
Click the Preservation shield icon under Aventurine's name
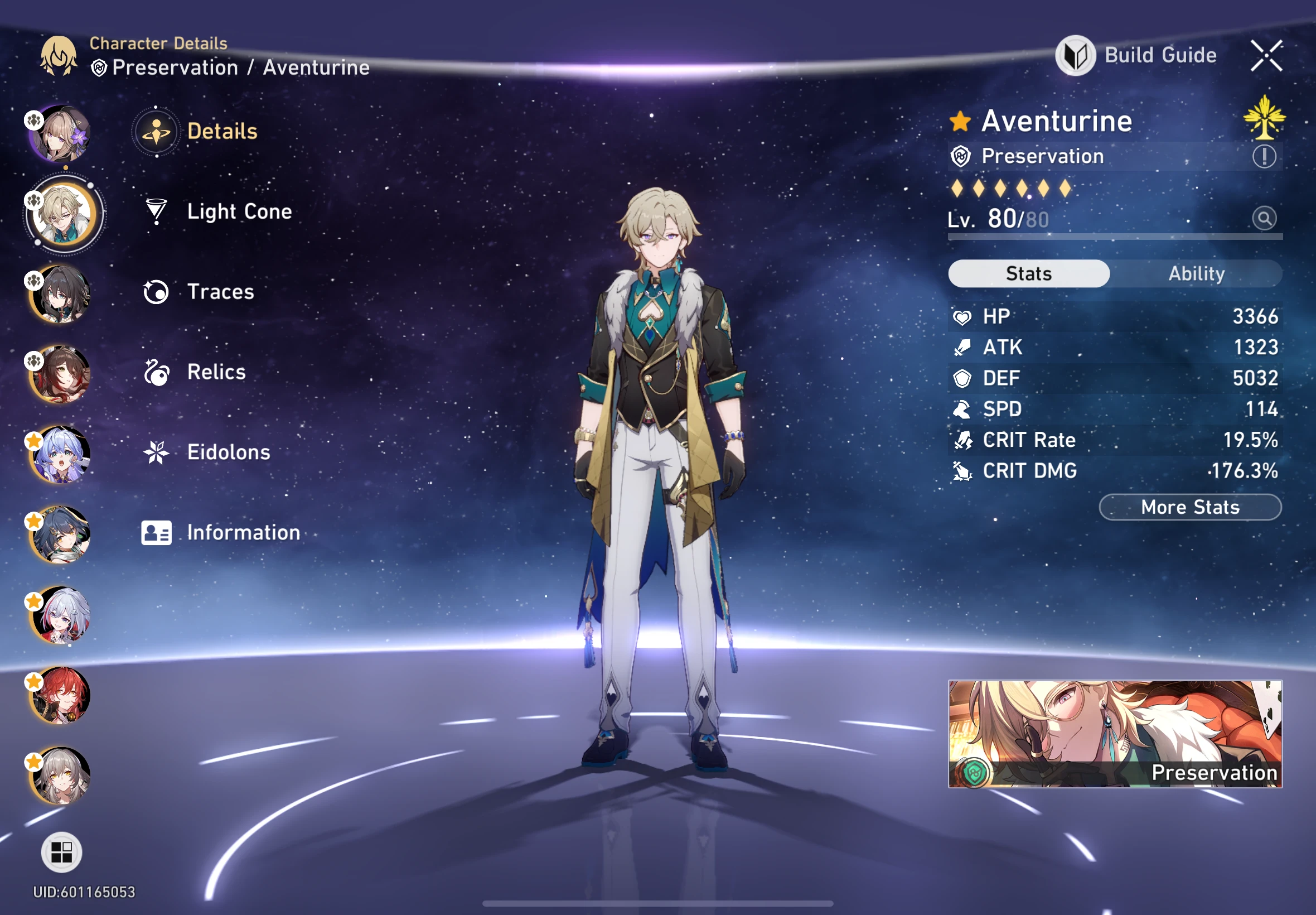(962, 155)
